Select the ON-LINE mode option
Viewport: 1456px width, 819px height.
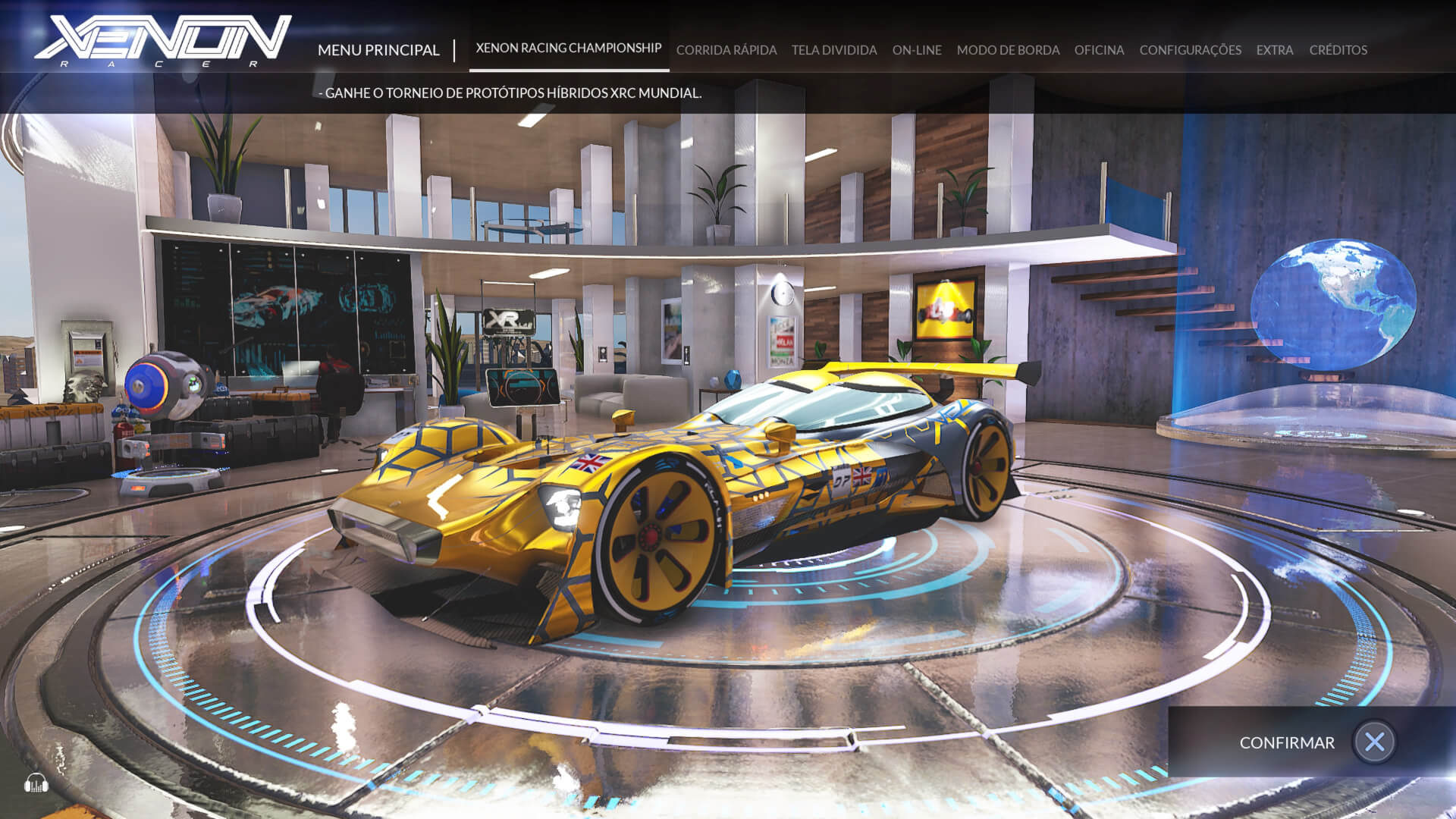coord(917,50)
